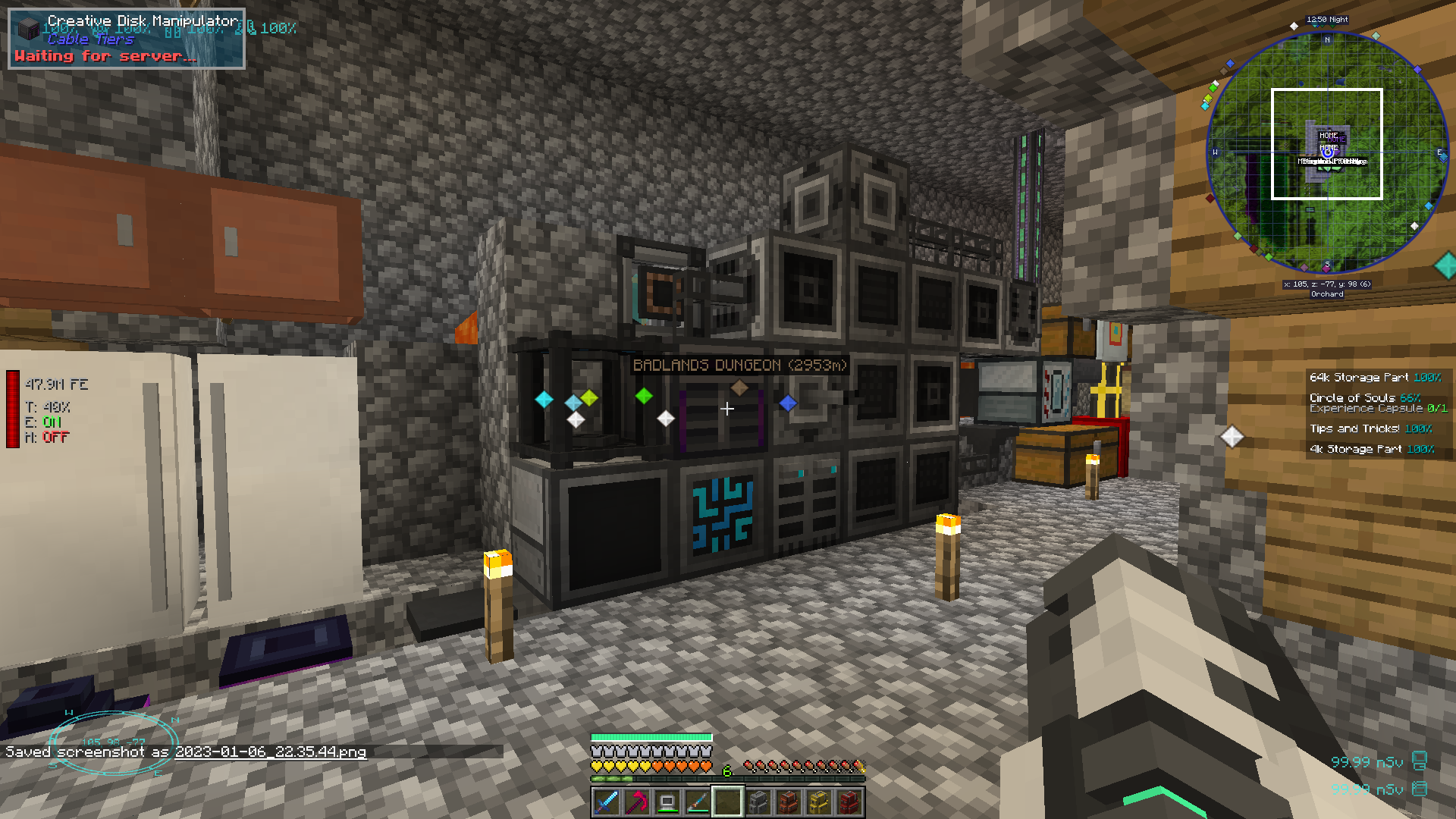Open the orange backpack in the hotbar
The width and height of the screenshot is (1456, 819).
(x=789, y=802)
